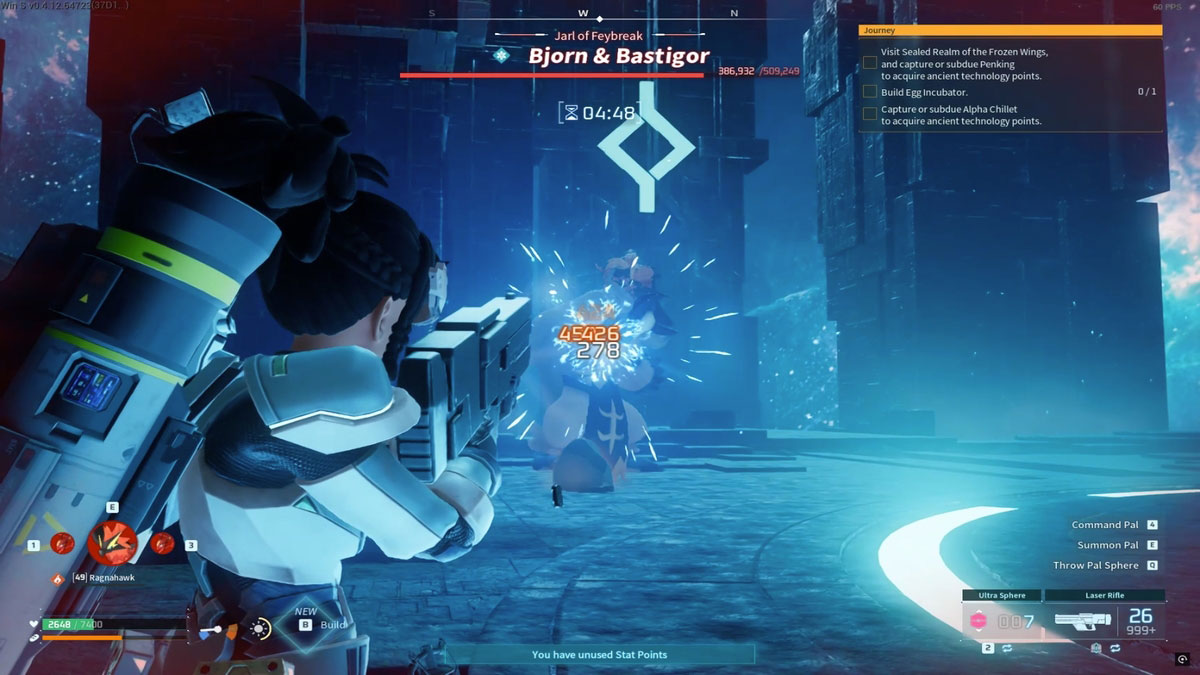The image size is (1200, 675).
Task: Select the Penking Sealed Realm objective
Action: pyautogui.click(x=962, y=64)
